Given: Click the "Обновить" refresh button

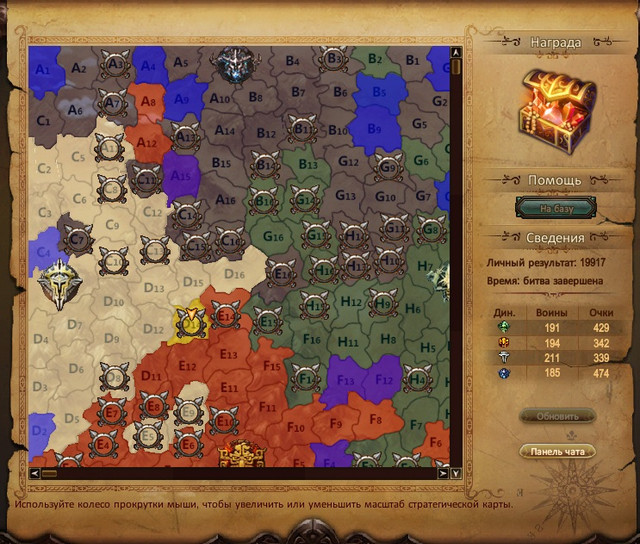Looking at the screenshot, I should coord(557,416).
